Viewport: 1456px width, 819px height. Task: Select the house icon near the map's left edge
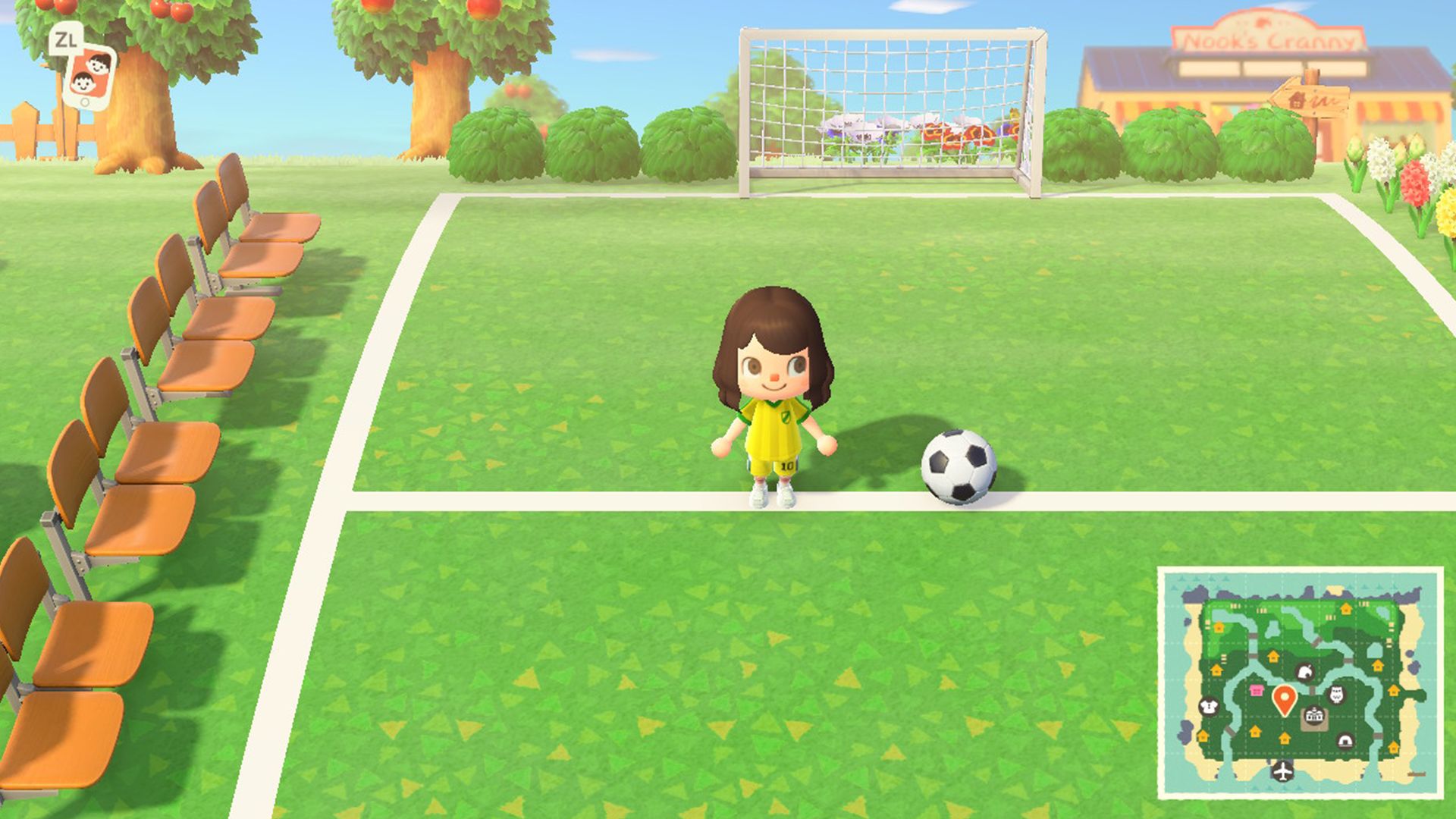click(x=1203, y=736)
